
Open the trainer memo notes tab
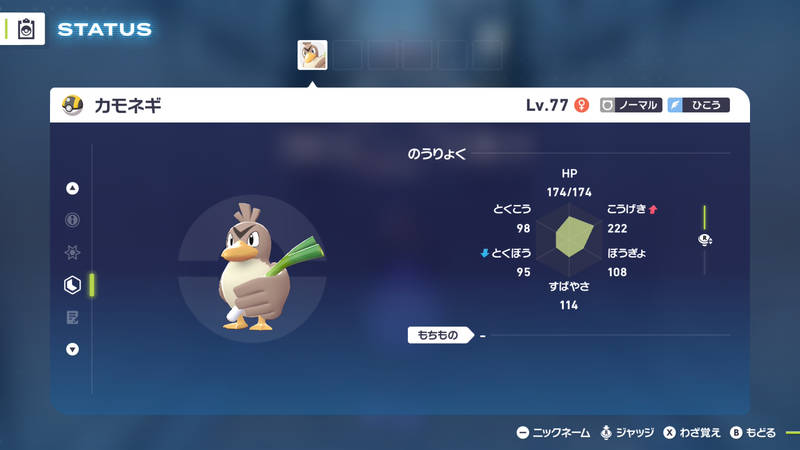click(72, 317)
